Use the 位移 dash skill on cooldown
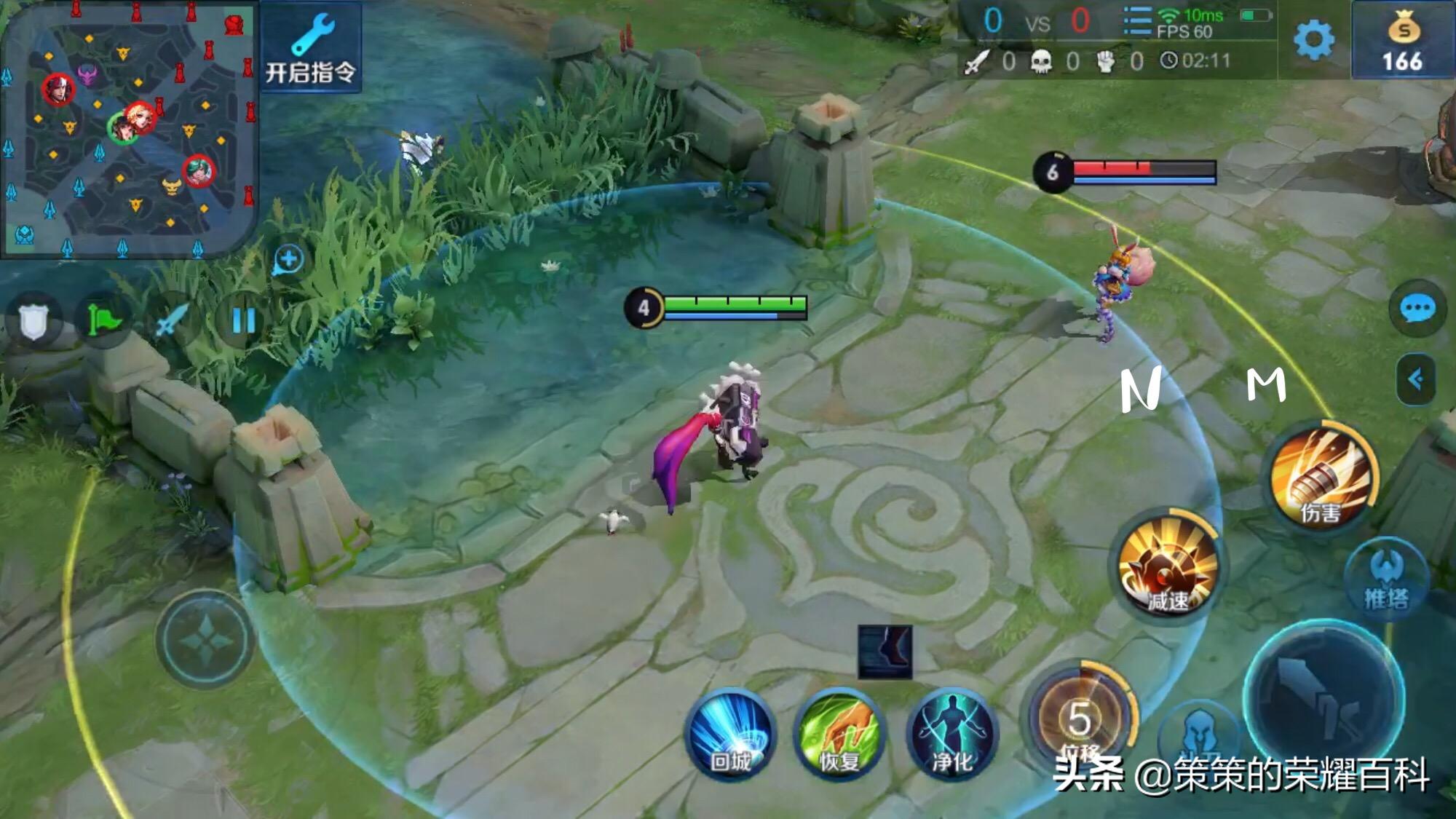Screen dimensions: 1456x819 tap(1080, 719)
